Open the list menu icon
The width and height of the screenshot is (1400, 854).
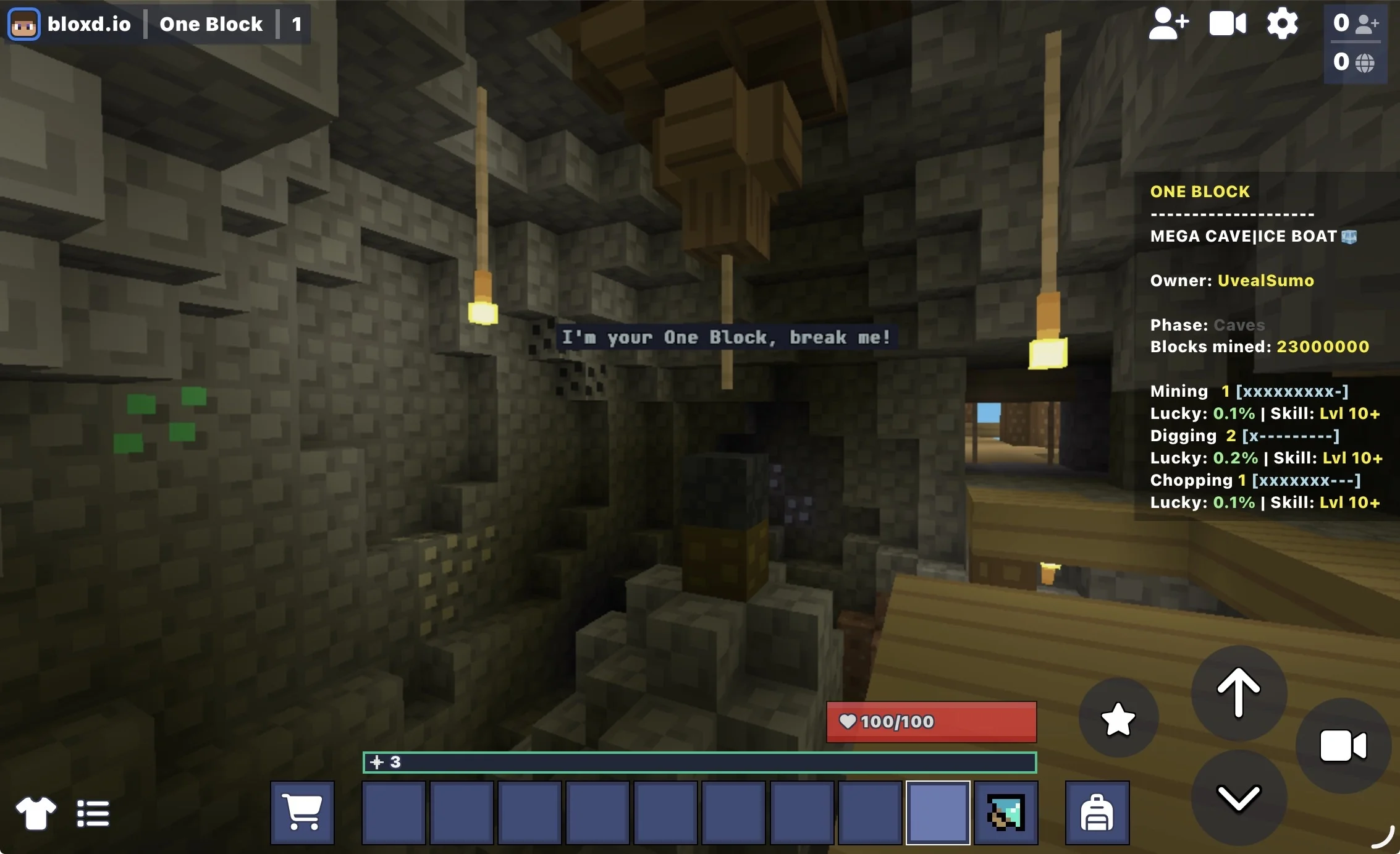[x=93, y=813]
